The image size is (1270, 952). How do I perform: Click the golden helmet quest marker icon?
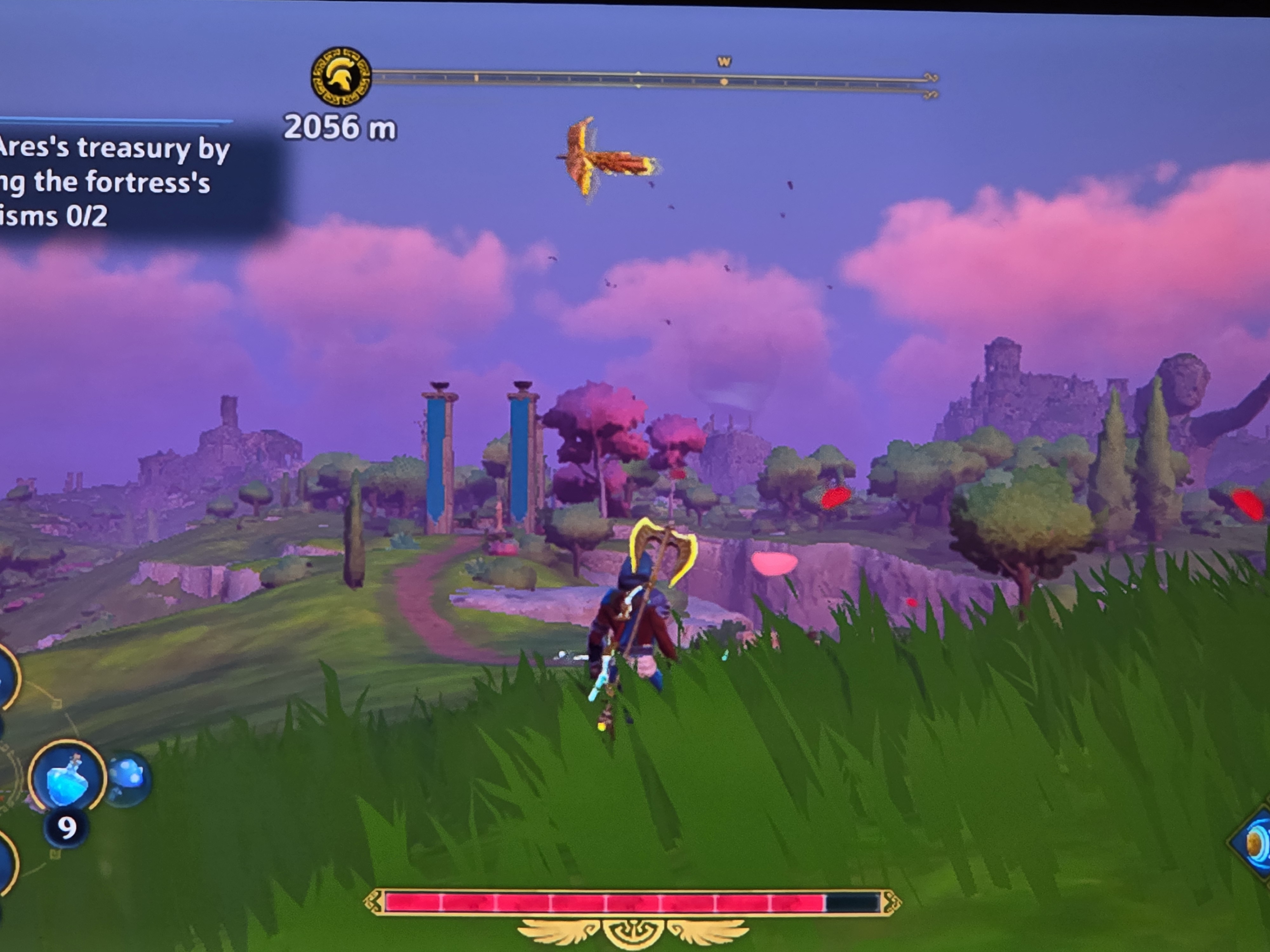341,77
